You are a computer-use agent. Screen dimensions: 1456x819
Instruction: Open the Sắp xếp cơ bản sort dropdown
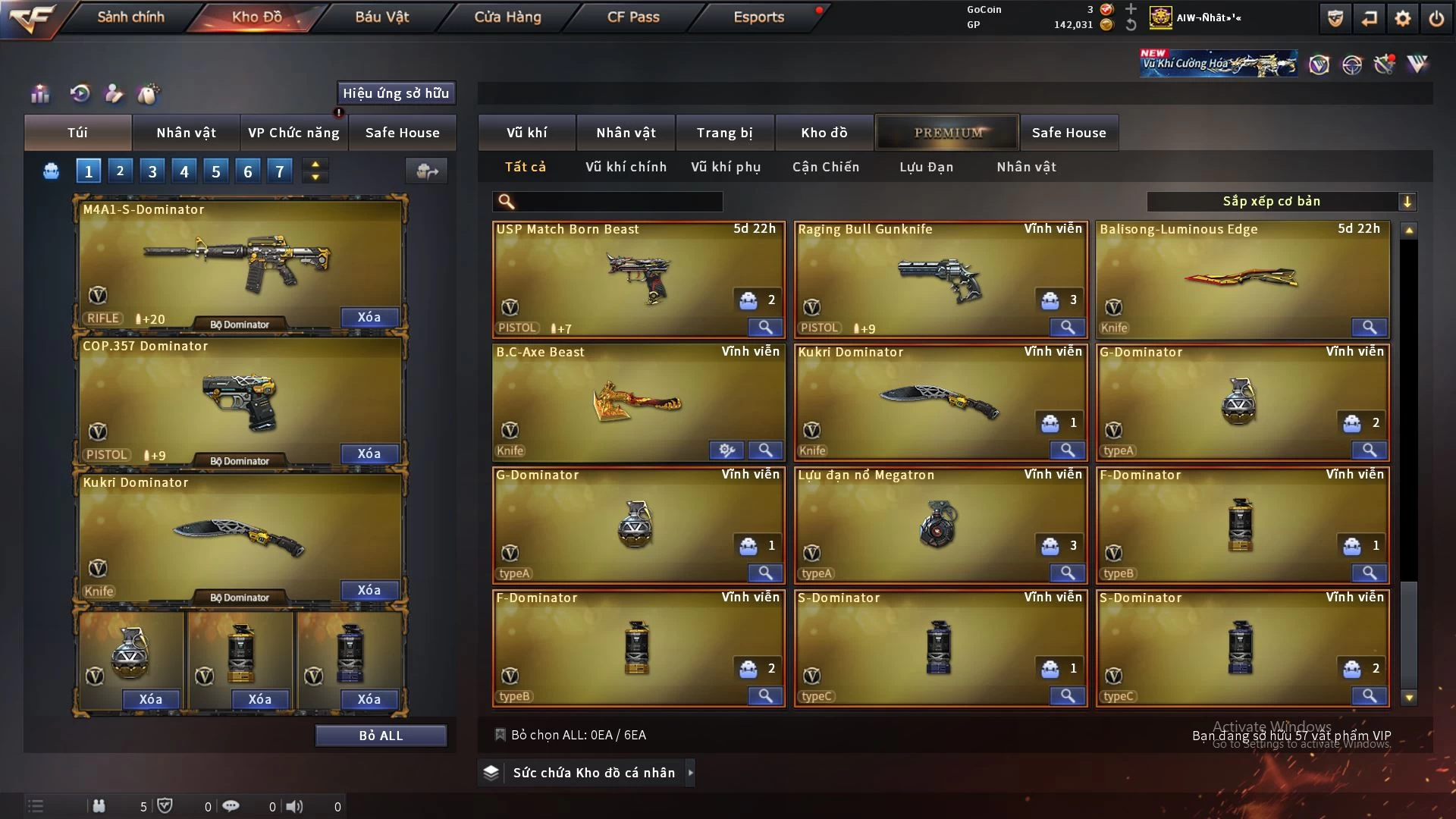[1281, 202]
